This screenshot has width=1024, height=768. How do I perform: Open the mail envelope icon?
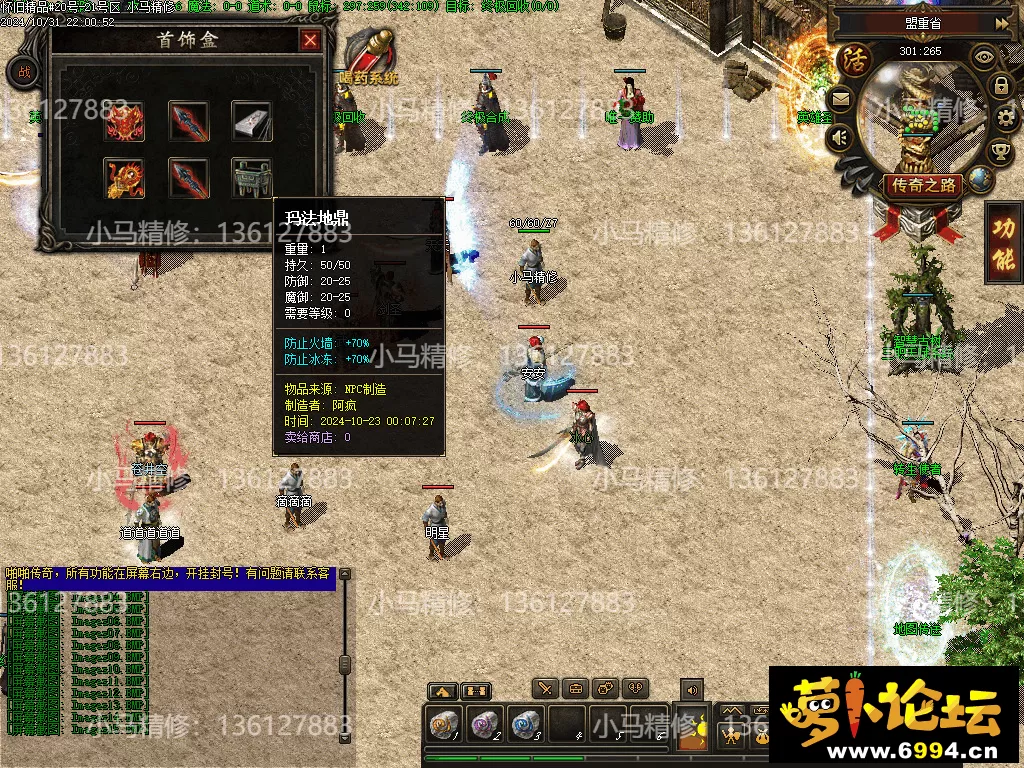click(838, 99)
